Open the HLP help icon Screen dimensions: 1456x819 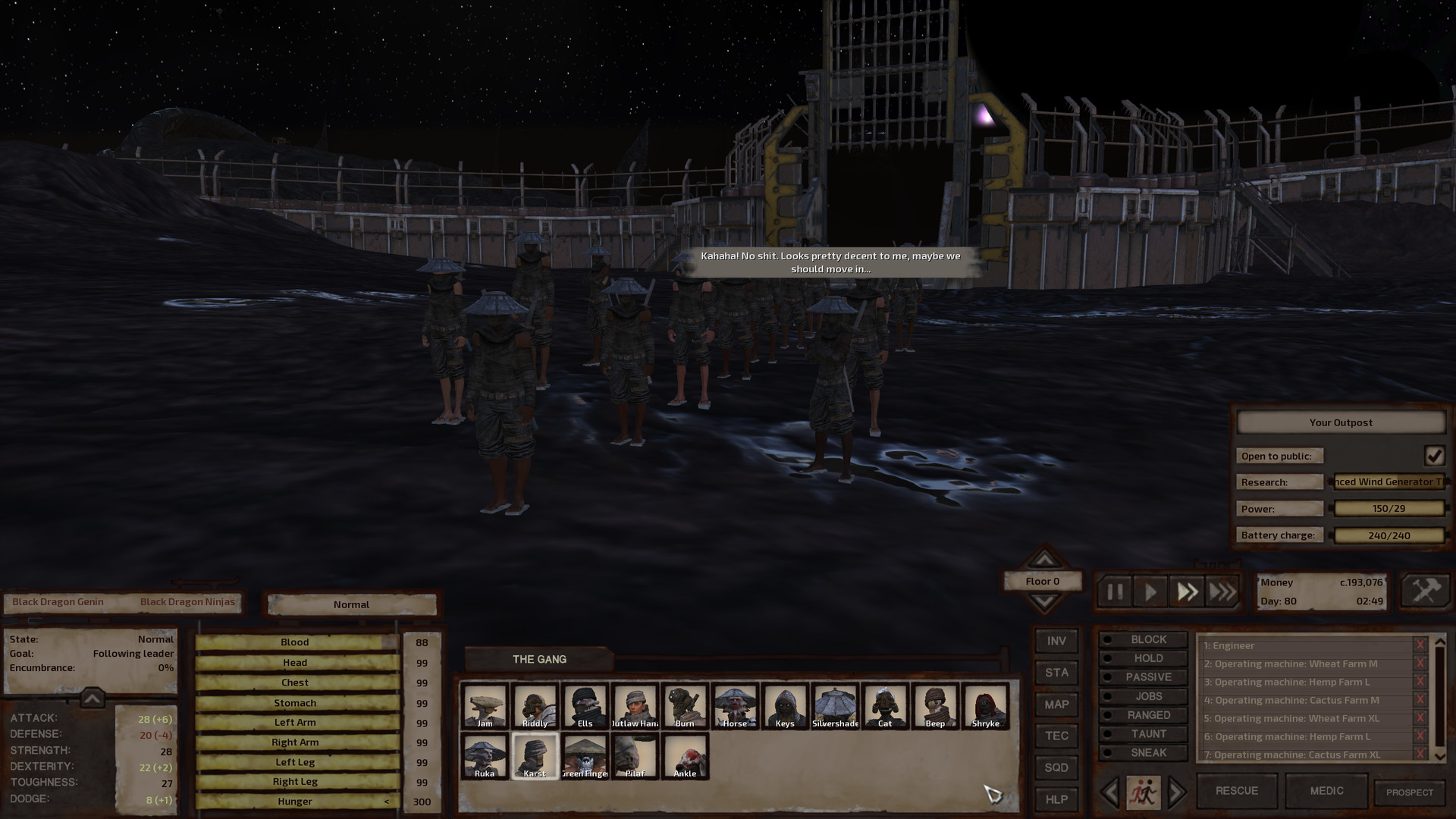[x=1056, y=799]
